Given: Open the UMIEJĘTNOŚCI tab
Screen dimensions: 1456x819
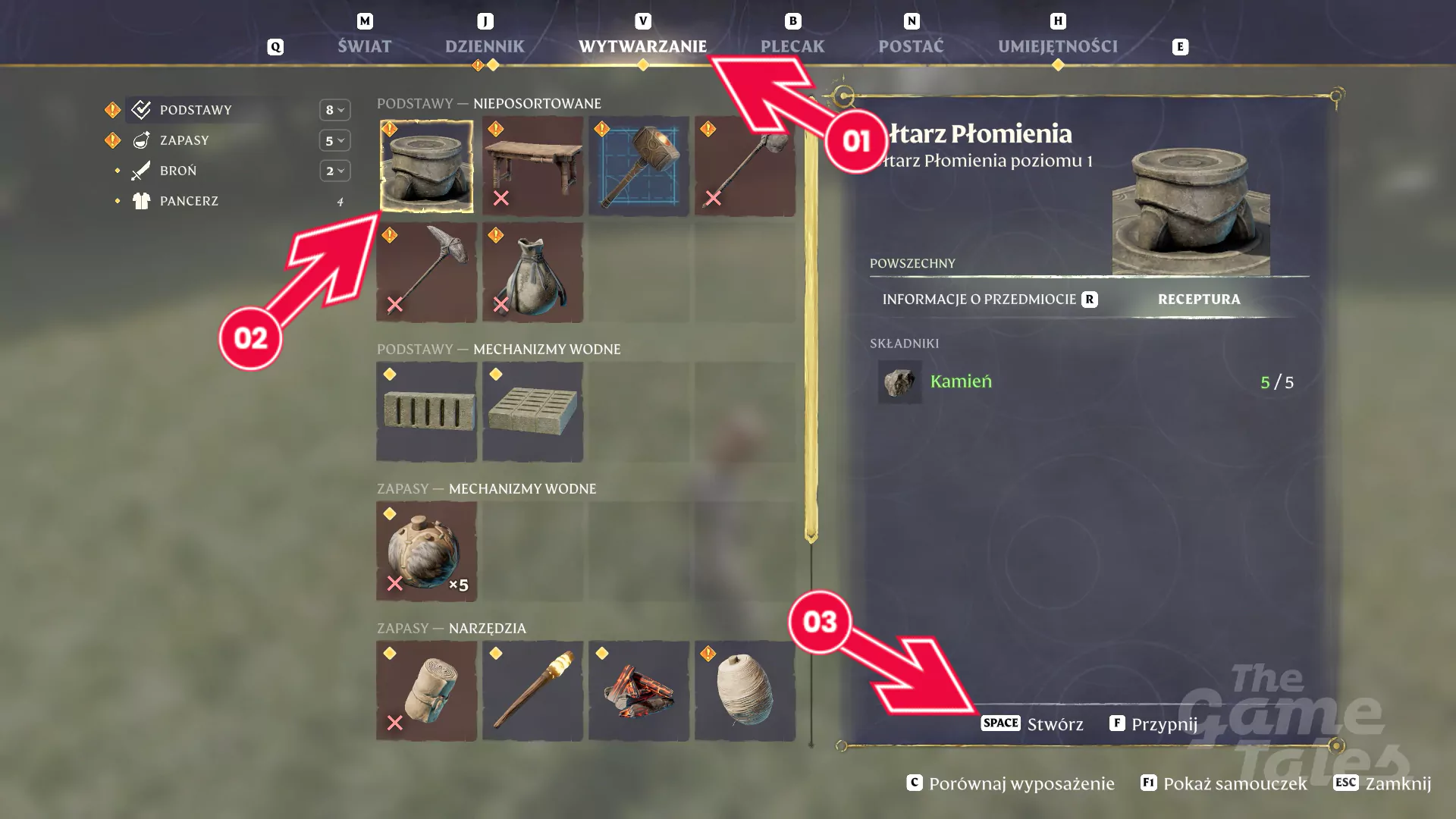Looking at the screenshot, I should click(x=1058, y=46).
